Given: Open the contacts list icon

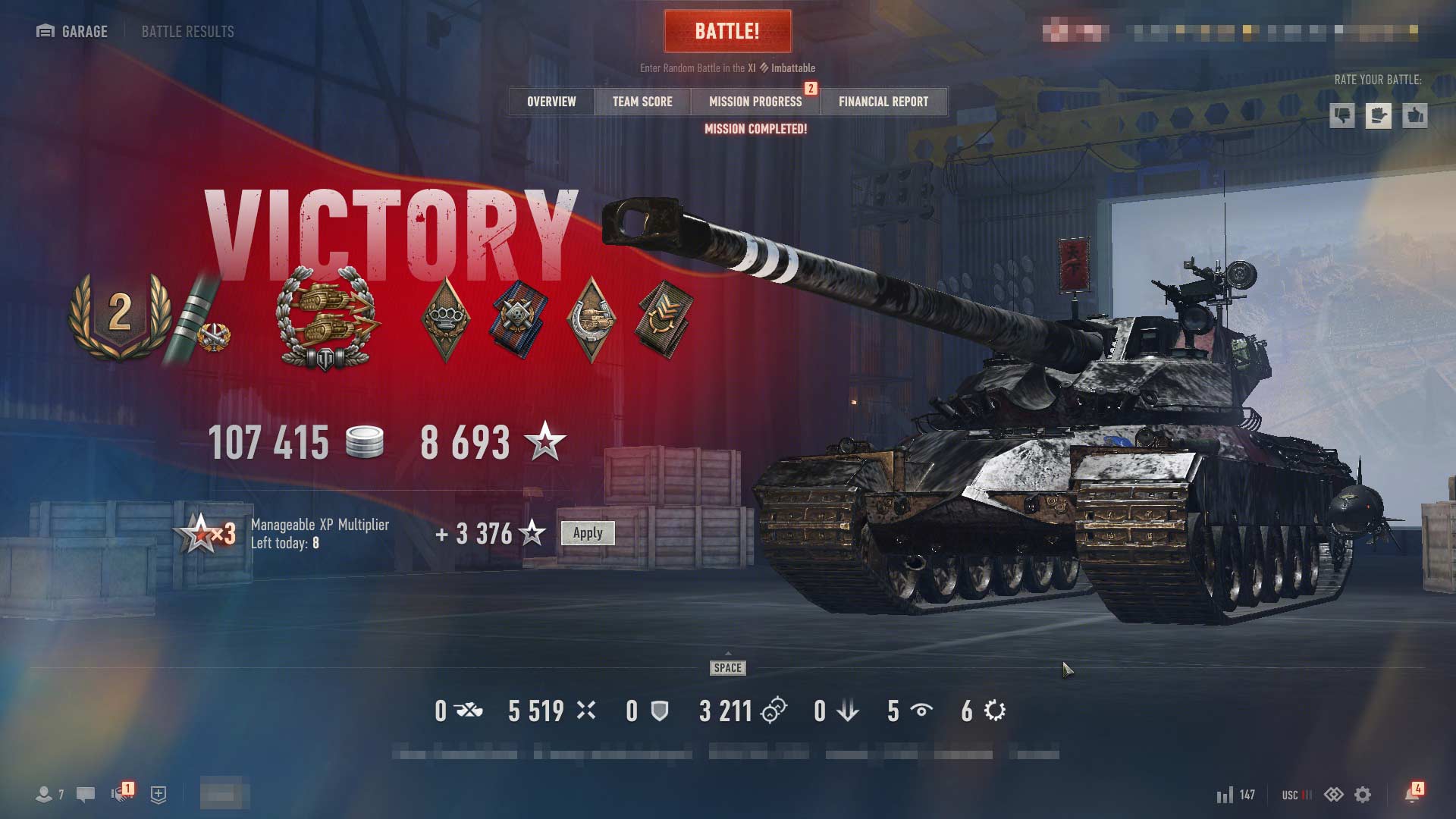Looking at the screenshot, I should [44, 795].
